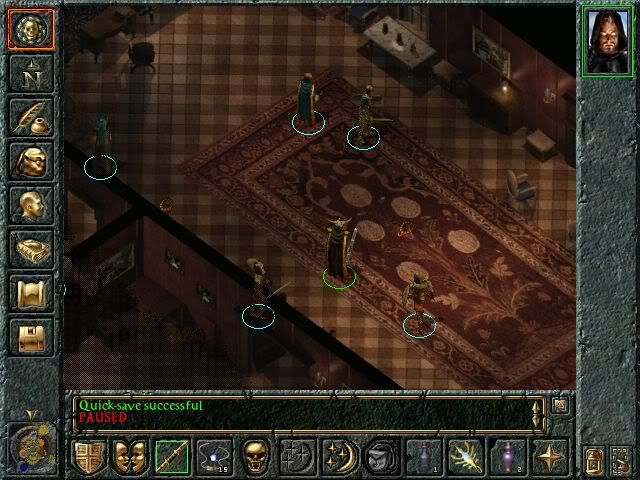Cast the crescent moon and stars spell
640x480 pixels.
click(339, 456)
